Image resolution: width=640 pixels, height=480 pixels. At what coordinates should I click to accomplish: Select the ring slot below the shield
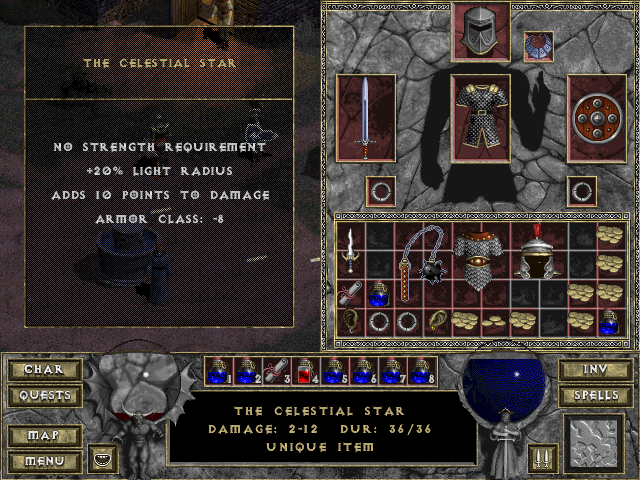582,190
